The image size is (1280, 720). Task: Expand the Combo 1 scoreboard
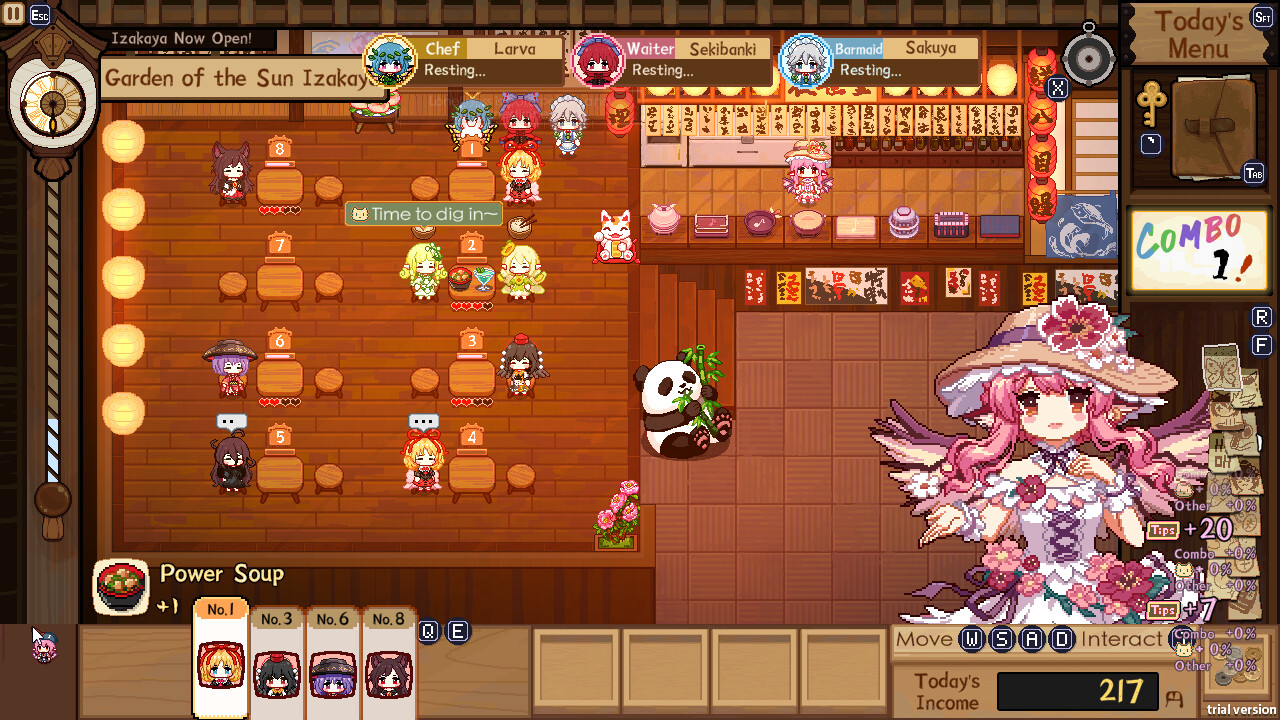coord(1200,249)
